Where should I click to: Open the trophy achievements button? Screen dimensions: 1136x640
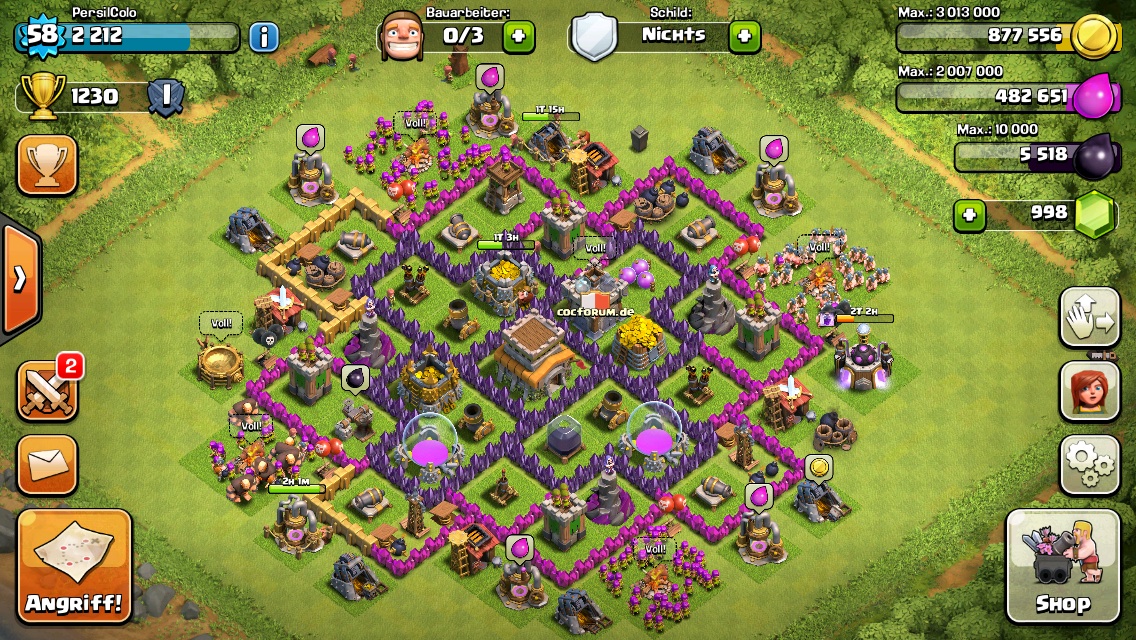point(47,165)
